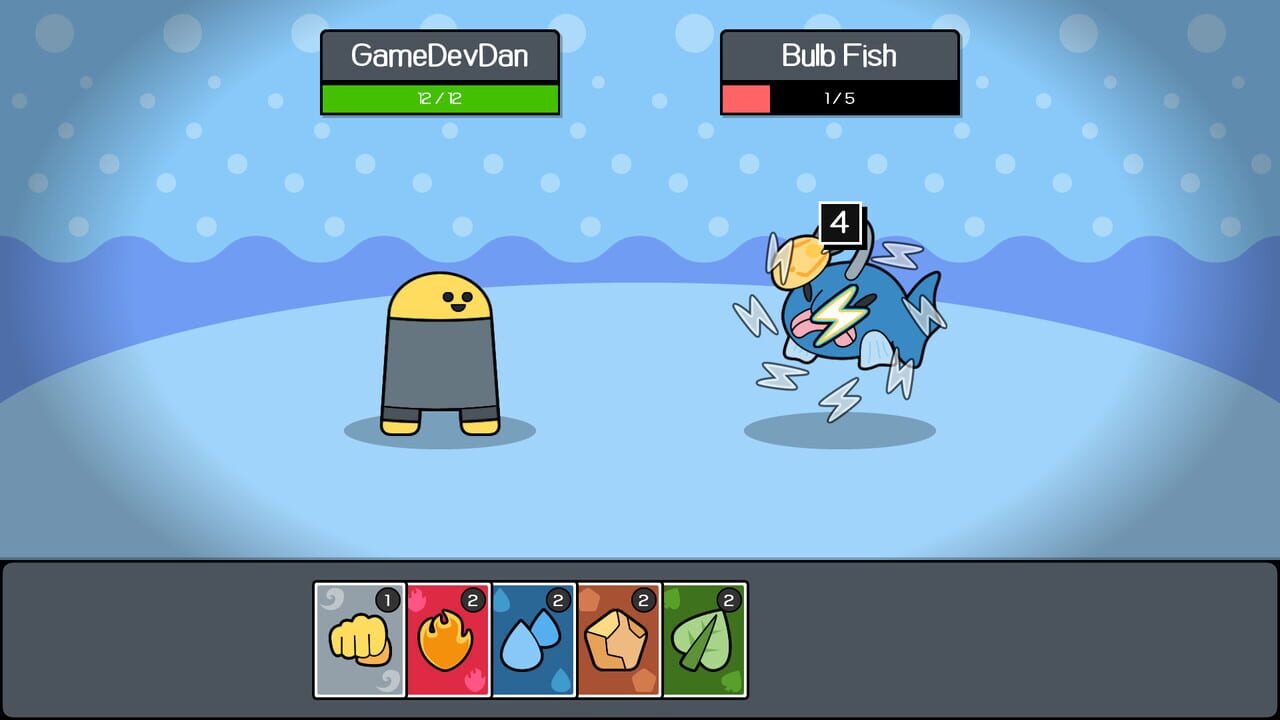Open the Bulb Fish nameplate
1280x720 pixels.
click(840, 57)
